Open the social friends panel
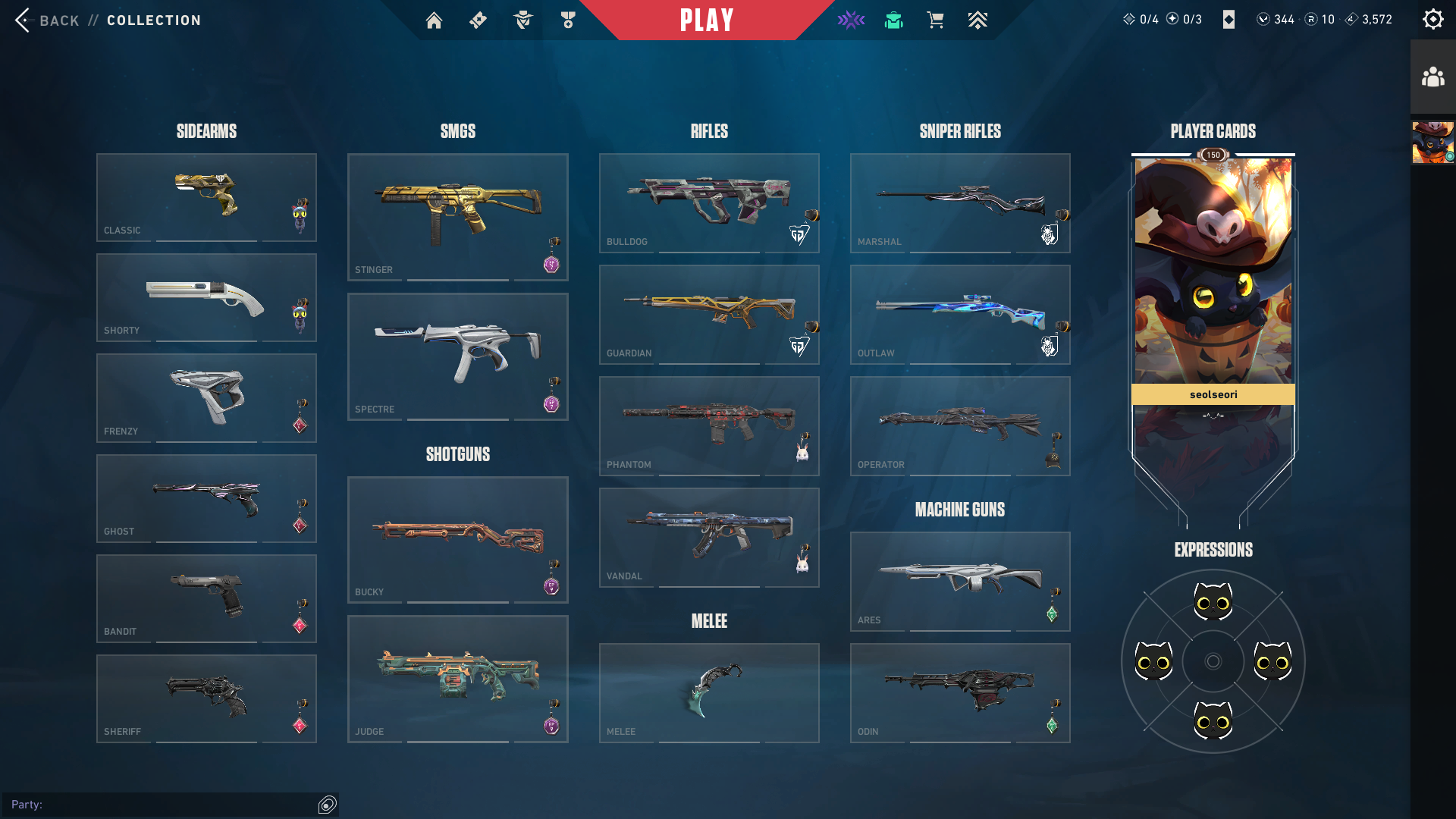The width and height of the screenshot is (1456, 819). pos(1432,77)
